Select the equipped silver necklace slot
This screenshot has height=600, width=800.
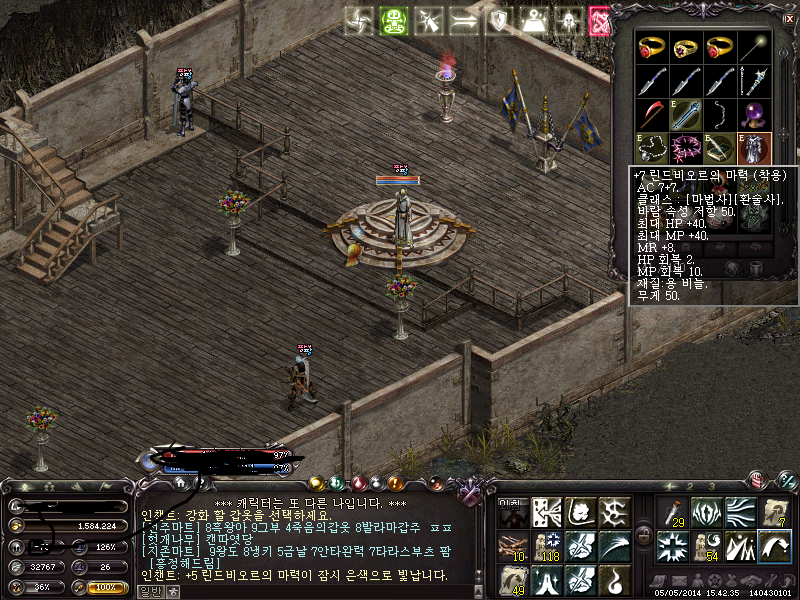653,148
